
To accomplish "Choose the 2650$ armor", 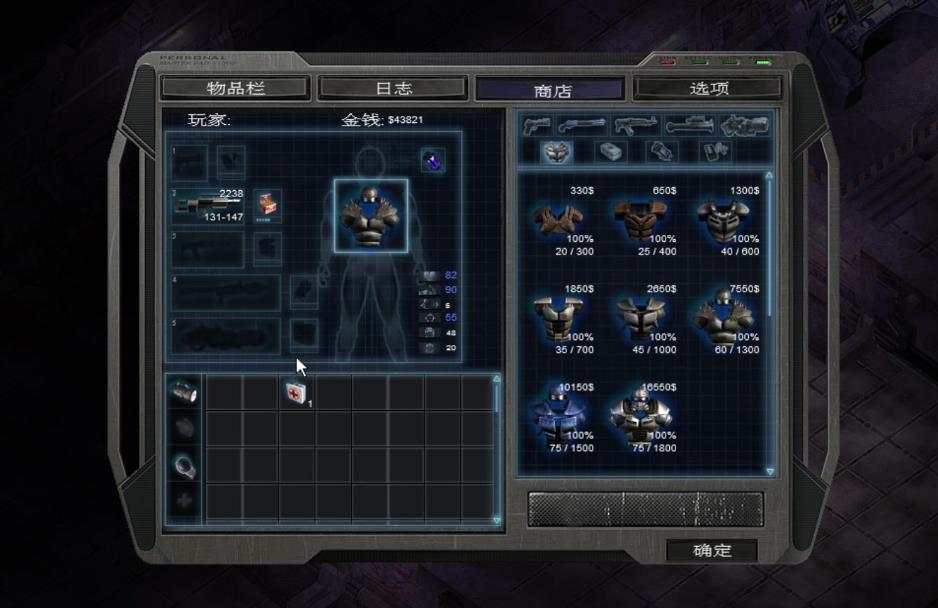I will click(x=640, y=317).
